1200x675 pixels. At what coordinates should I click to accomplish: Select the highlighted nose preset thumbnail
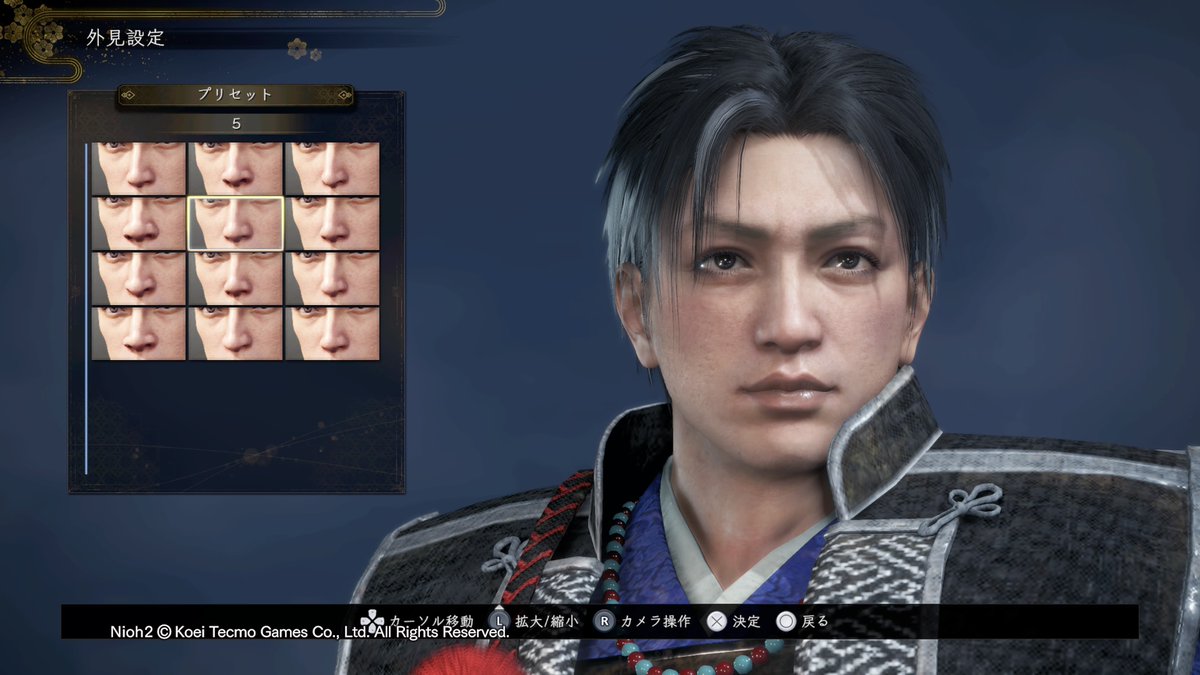(x=236, y=223)
